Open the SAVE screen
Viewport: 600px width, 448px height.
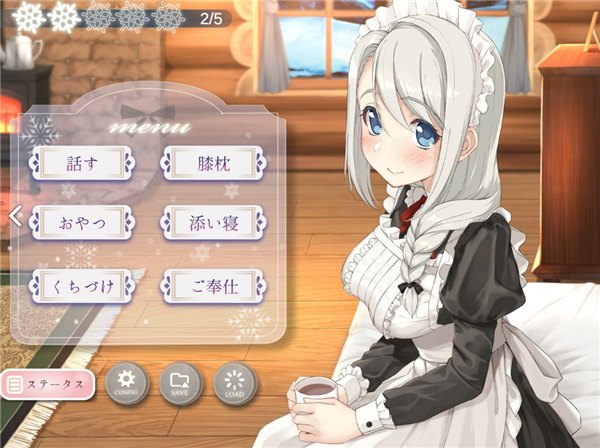[181, 383]
